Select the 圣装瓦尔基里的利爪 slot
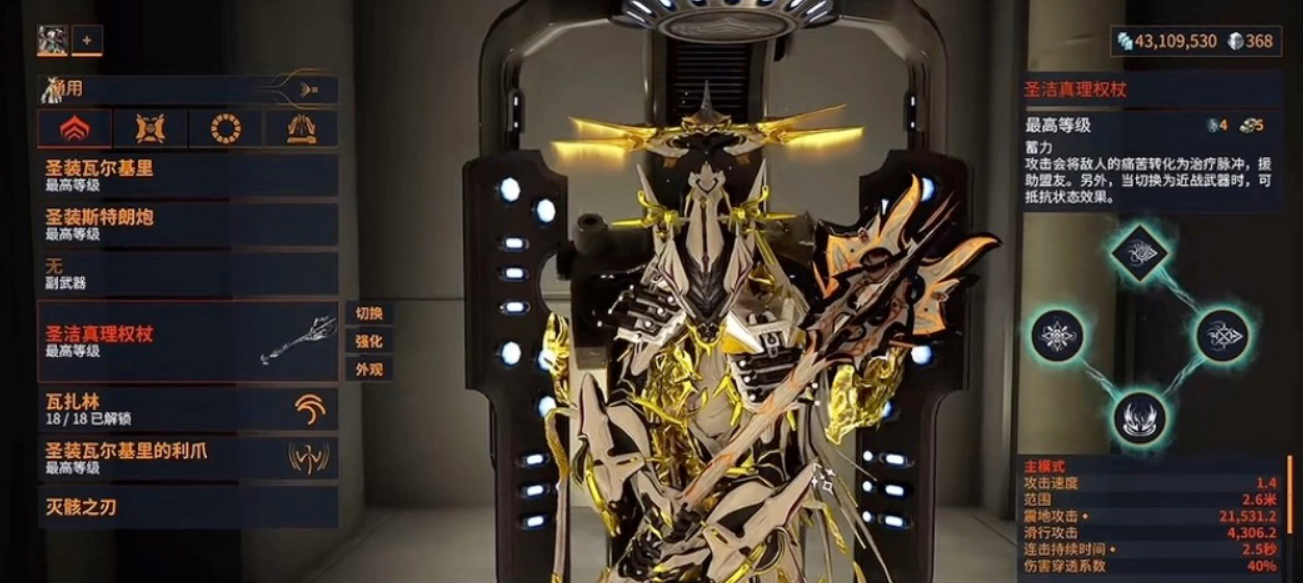1303x583 pixels. click(x=187, y=458)
